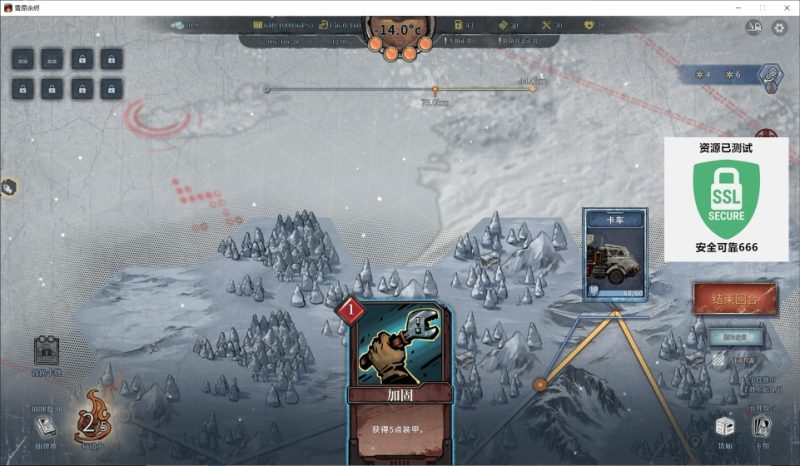Close the game window
This screenshot has height=466, width=800.
pyautogui.click(x=787, y=7)
